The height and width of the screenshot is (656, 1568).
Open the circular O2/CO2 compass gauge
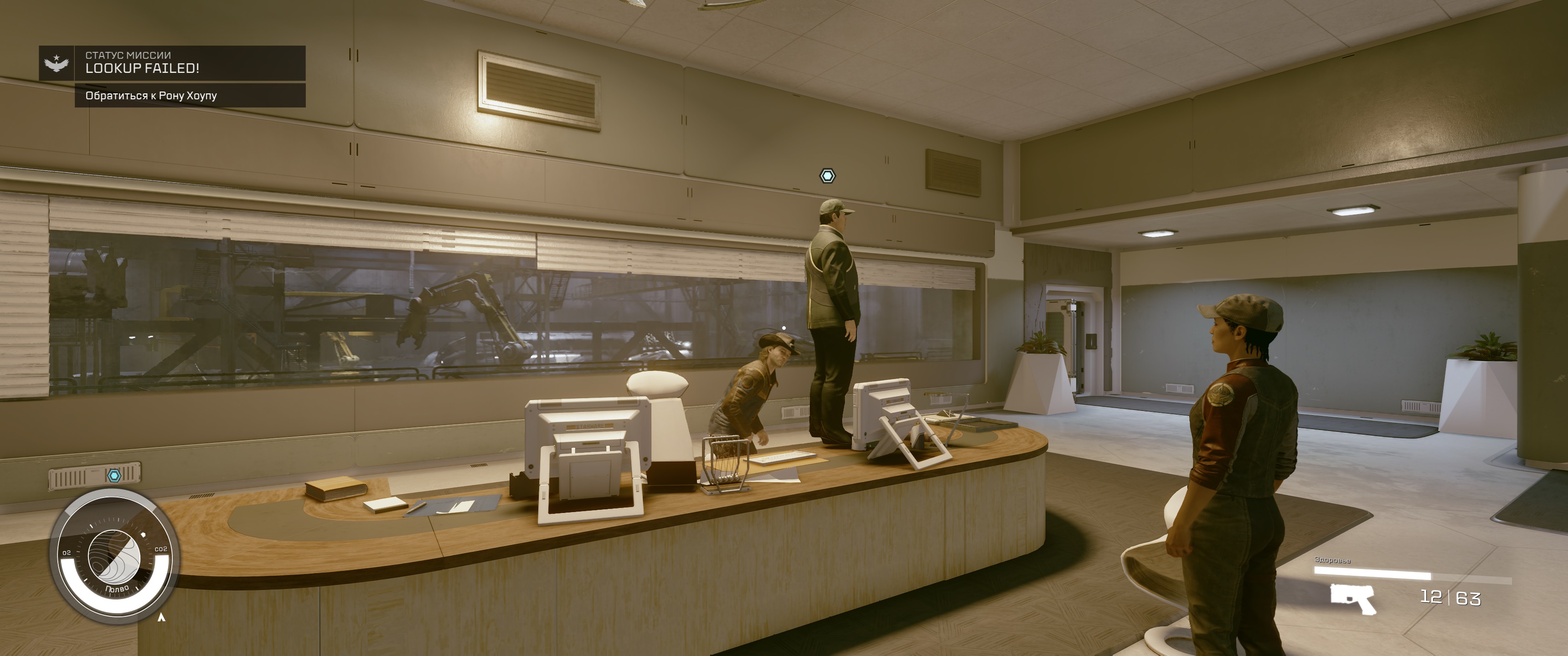point(114,556)
